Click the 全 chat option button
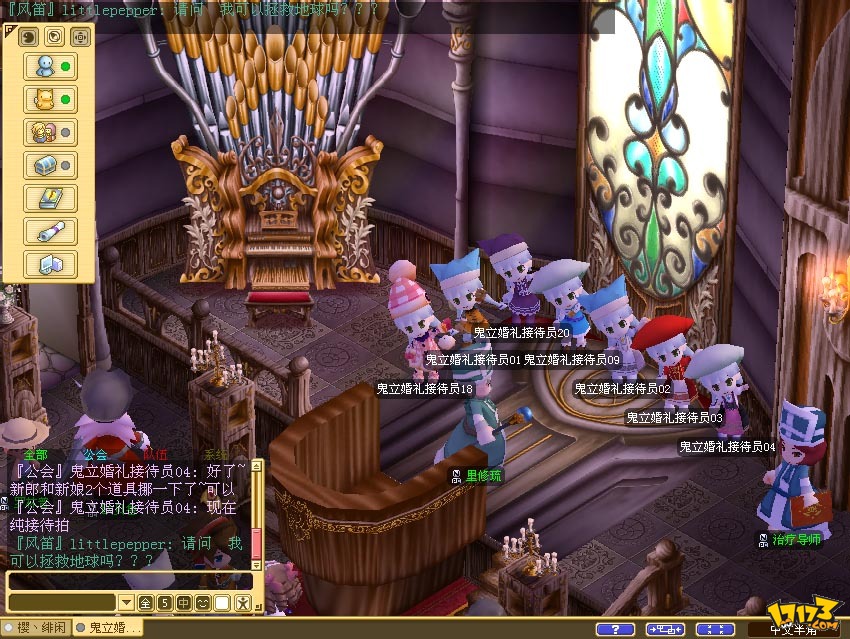Image resolution: width=850 pixels, height=639 pixels. 145,603
